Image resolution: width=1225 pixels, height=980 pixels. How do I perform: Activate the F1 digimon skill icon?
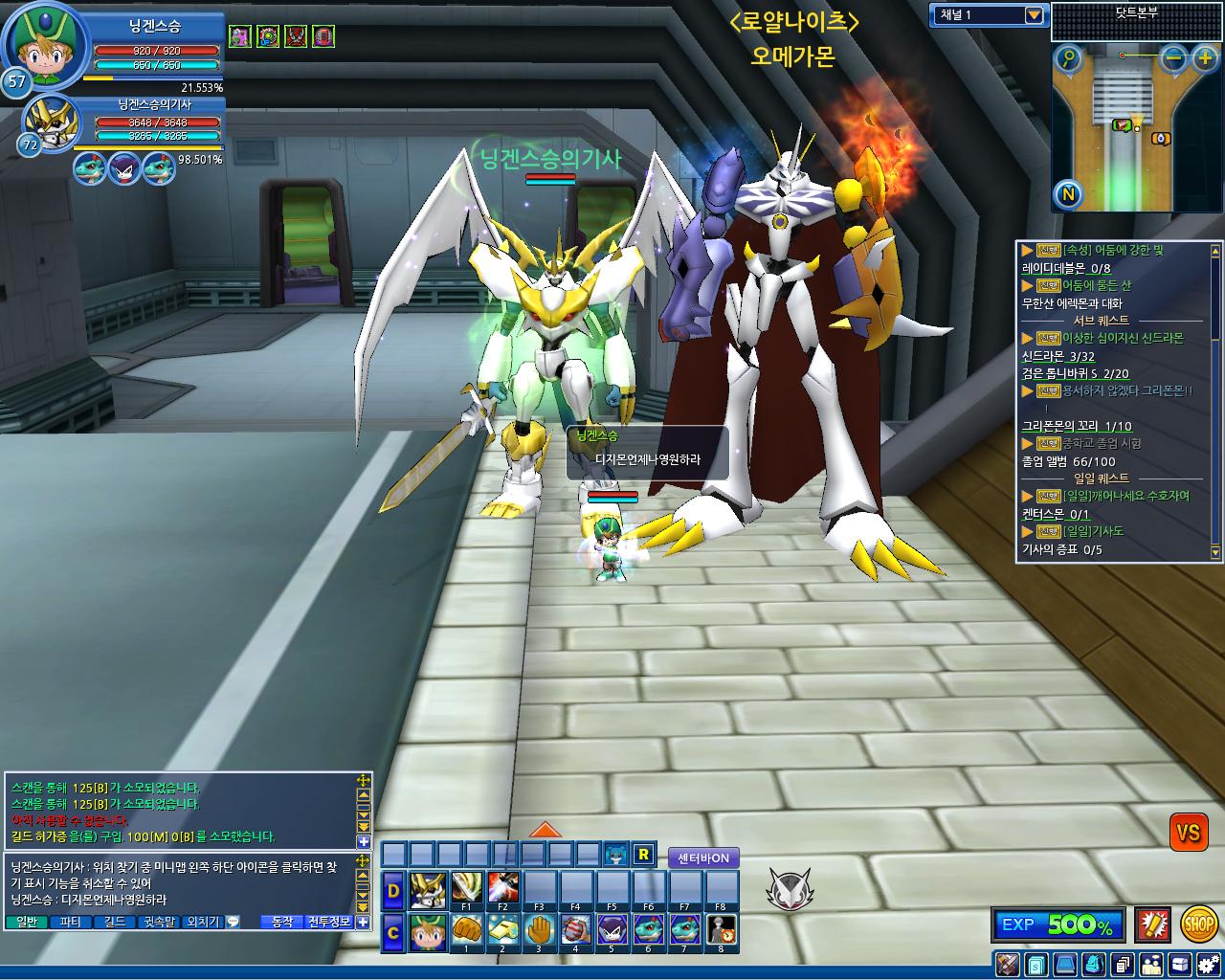[x=466, y=886]
